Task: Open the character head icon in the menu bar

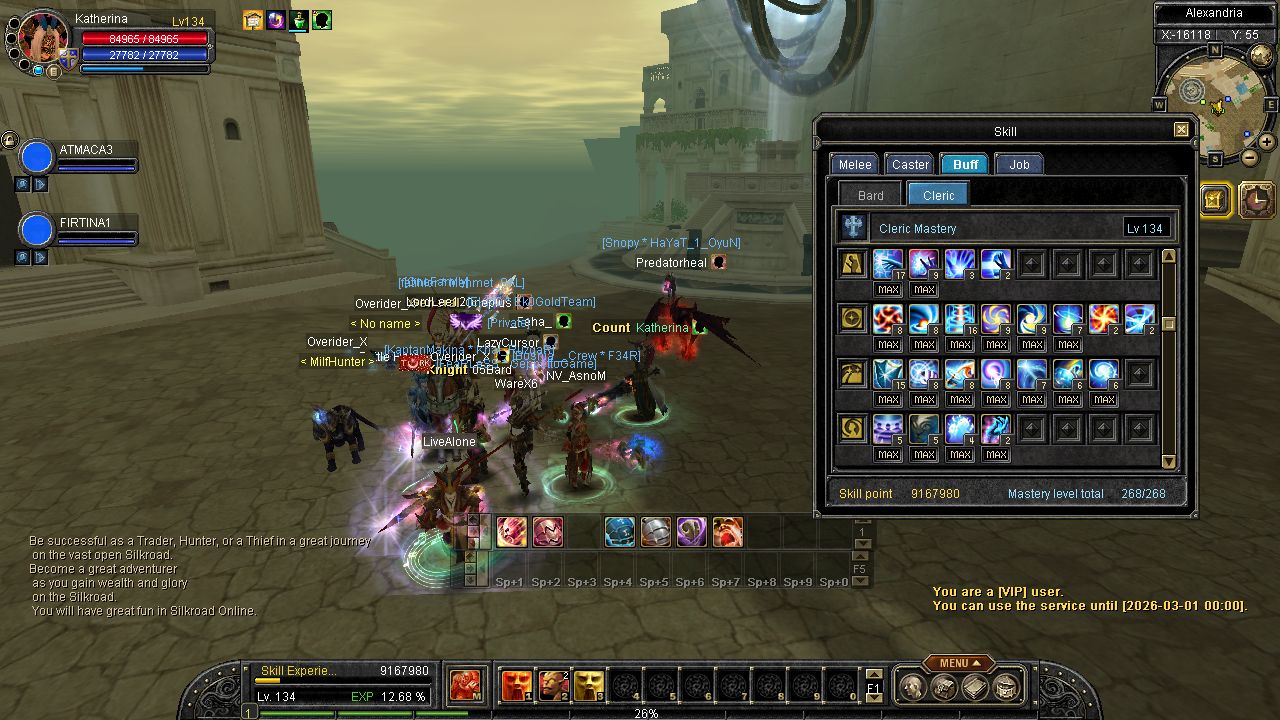Action: click(x=911, y=686)
